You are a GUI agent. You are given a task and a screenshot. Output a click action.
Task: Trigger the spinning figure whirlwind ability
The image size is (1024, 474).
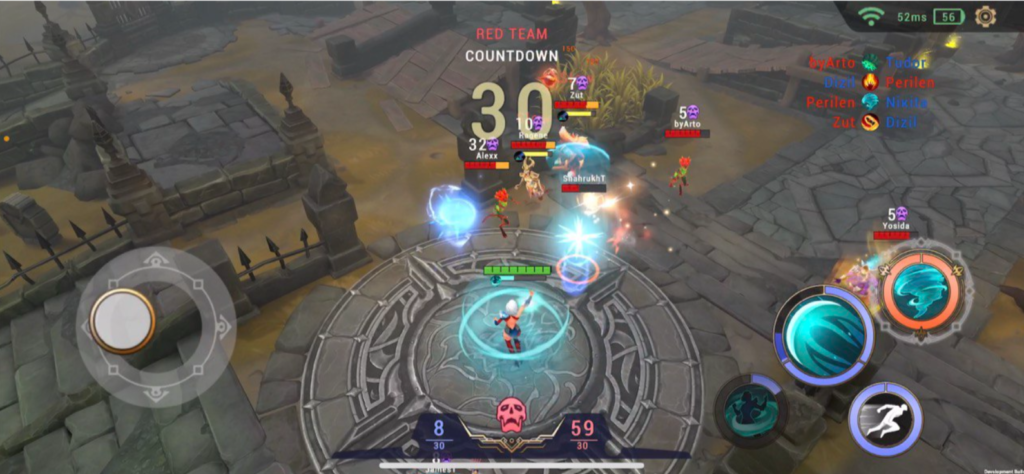(750, 408)
